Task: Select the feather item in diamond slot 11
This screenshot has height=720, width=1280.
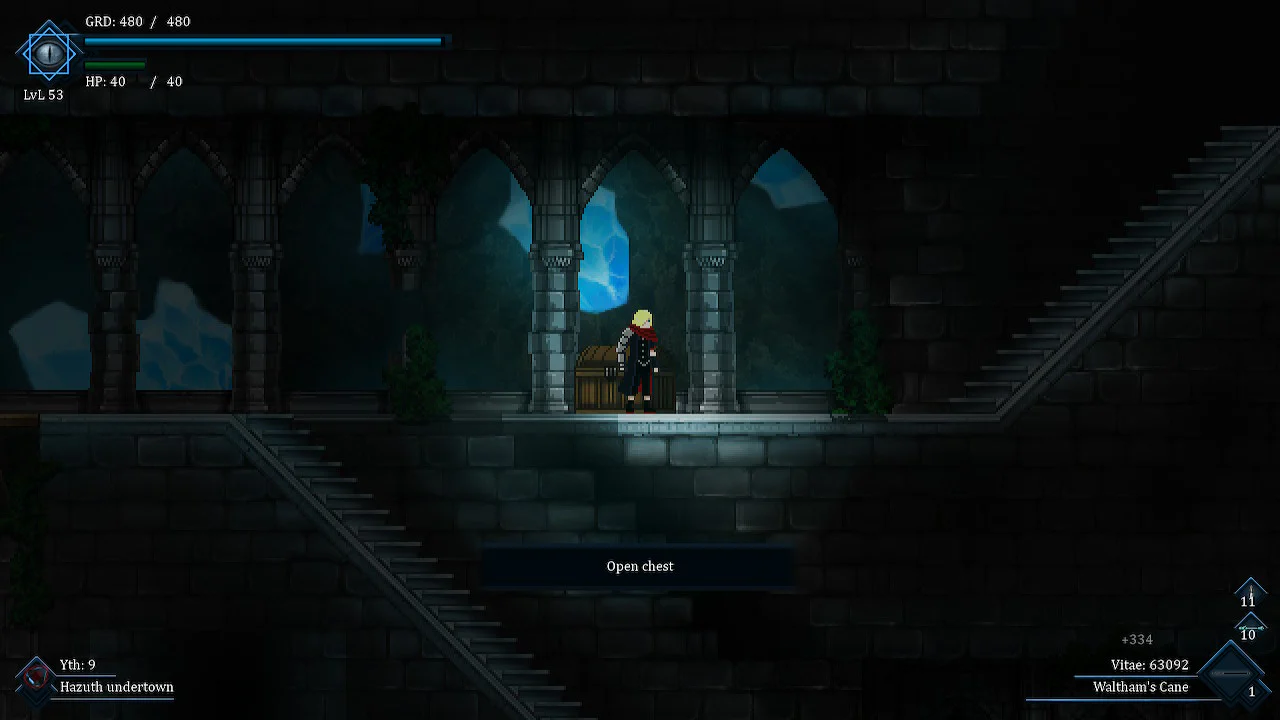Action: coord(1250,594)
